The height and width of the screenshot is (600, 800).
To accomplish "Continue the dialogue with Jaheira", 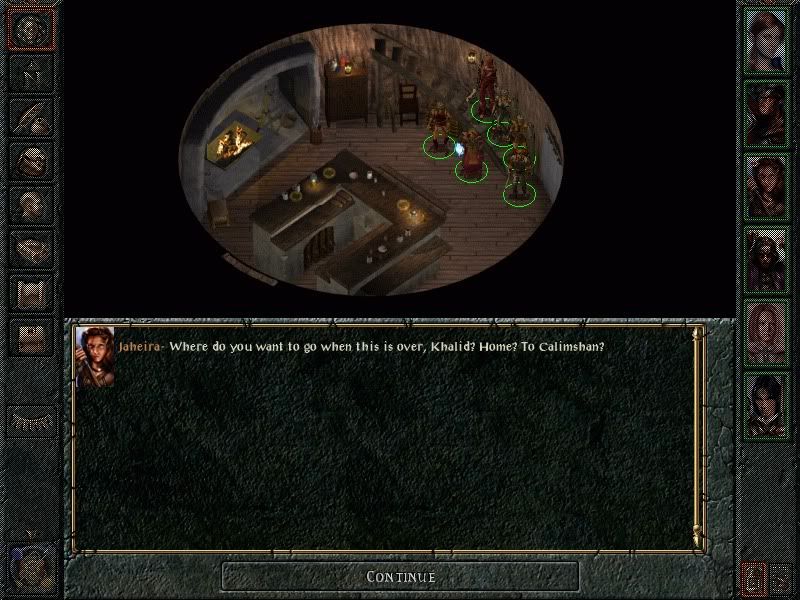I will point(400,576).
